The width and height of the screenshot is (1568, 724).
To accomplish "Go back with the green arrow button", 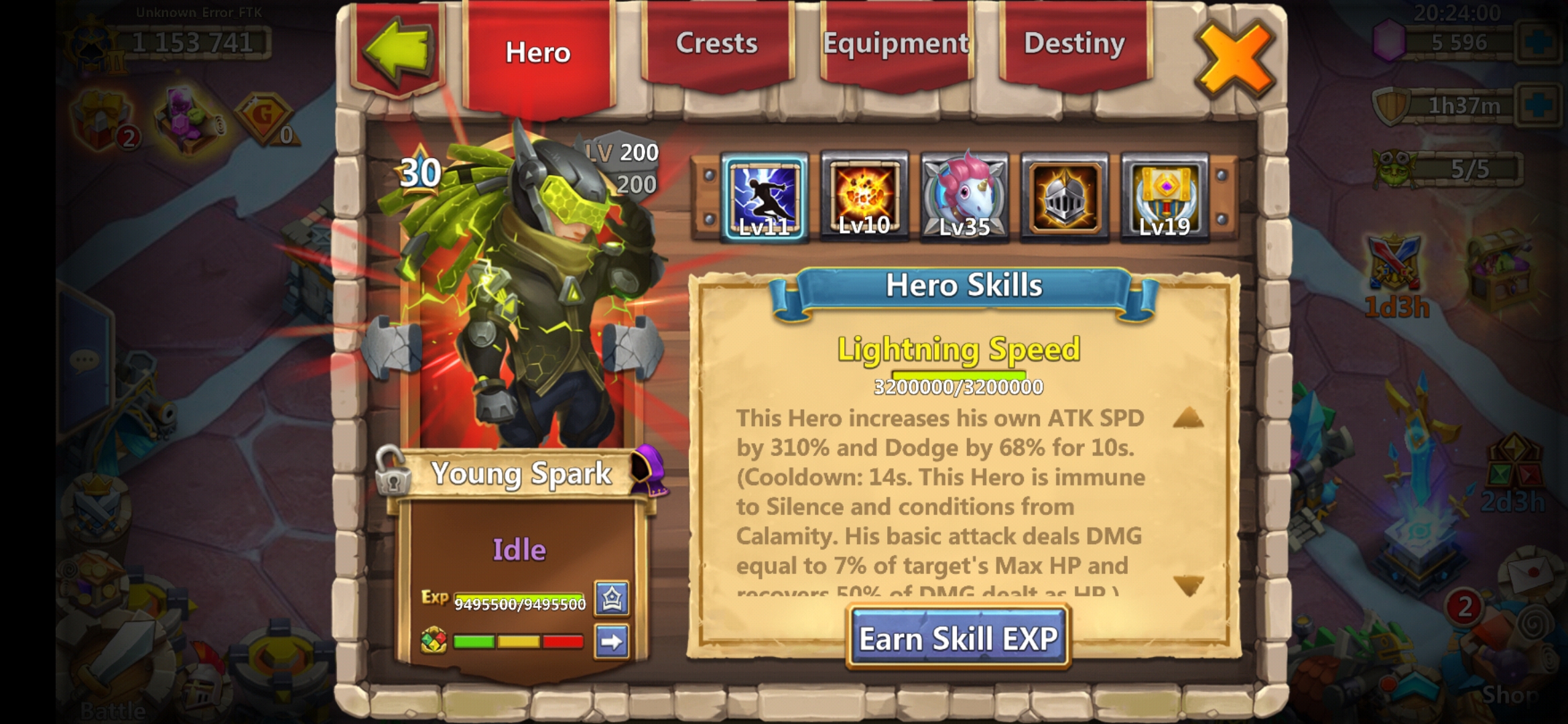I will (x=398, y=50).
